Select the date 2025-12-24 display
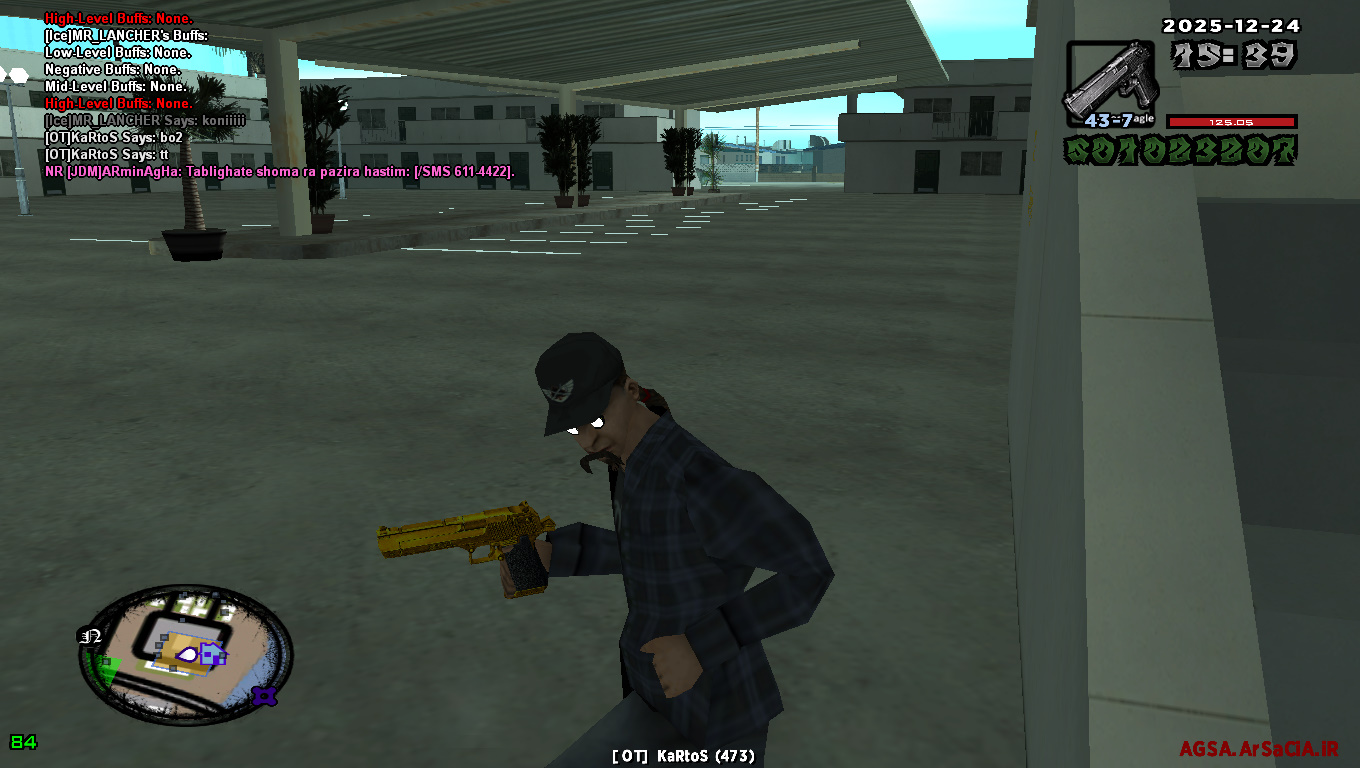The height and width of the screenshot is (768, 1360). [x=1232, y=27]
